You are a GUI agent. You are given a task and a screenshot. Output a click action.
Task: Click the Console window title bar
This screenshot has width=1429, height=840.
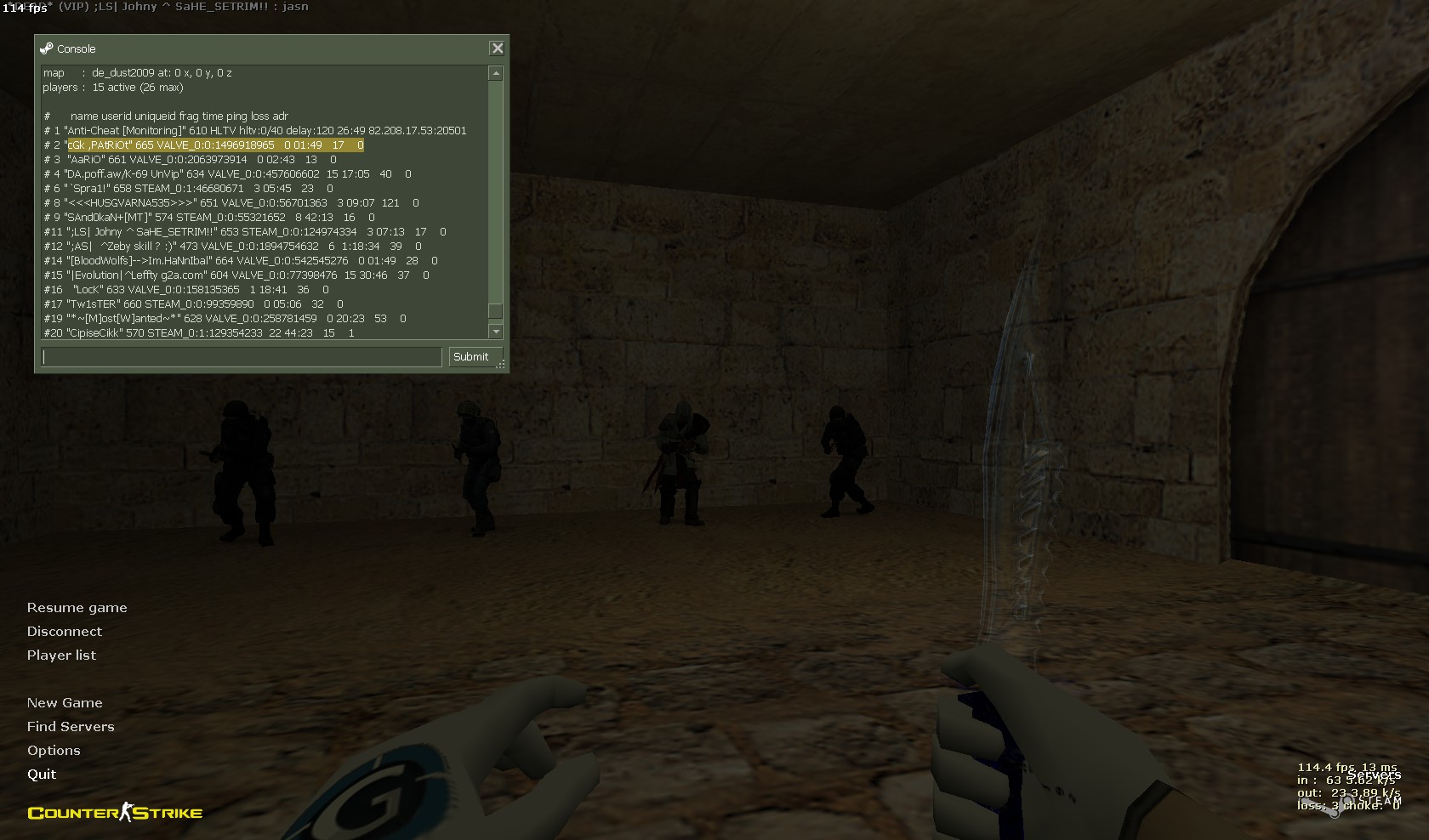coord(255,48)
